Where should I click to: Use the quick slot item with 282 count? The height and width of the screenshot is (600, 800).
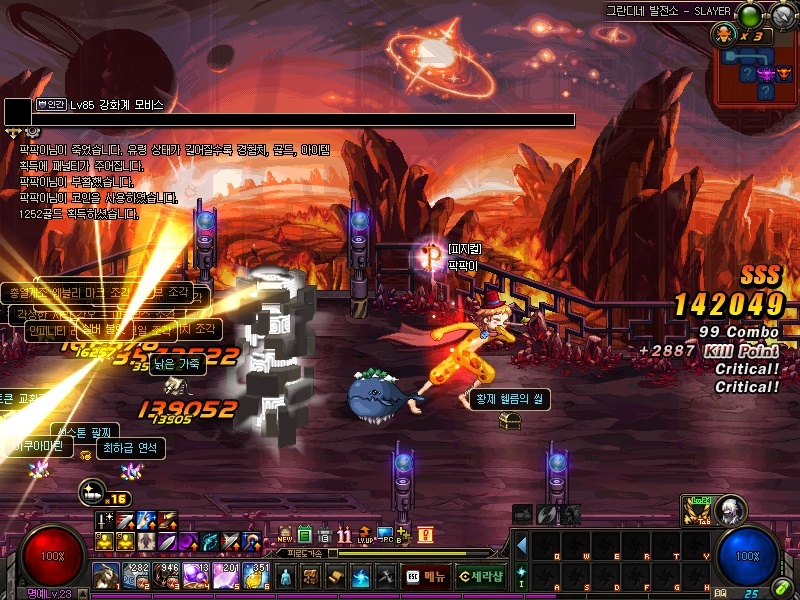click(135, 576)
